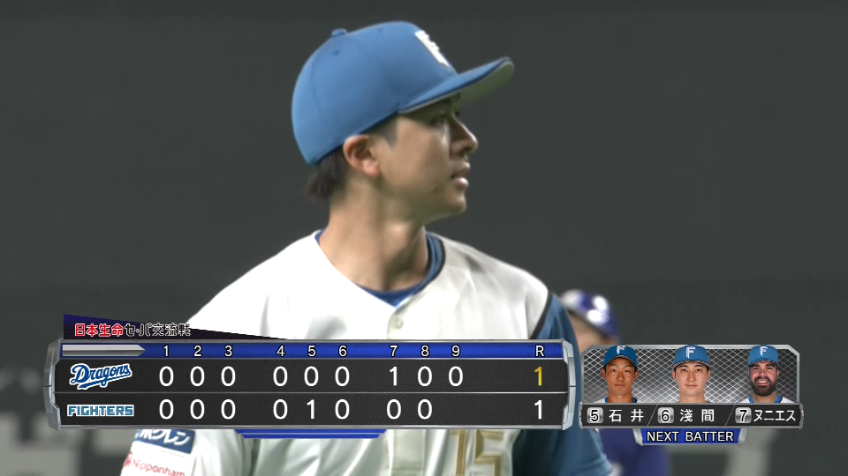
Task: Select the Ishii batter portrait
Action: click(620, 374)
